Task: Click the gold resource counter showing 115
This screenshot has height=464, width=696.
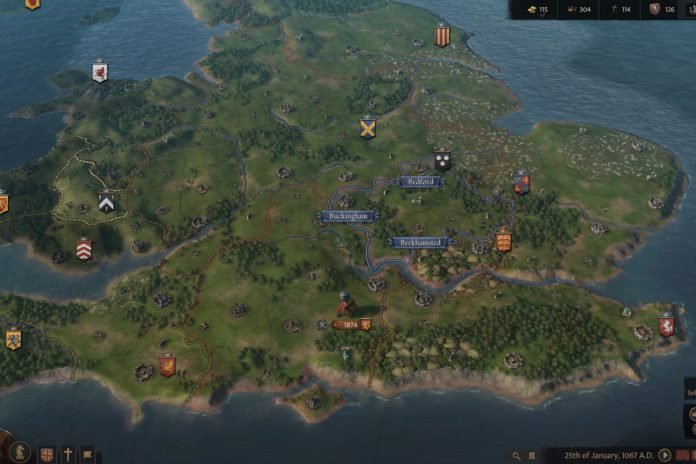Action: [x=538, y=10]
